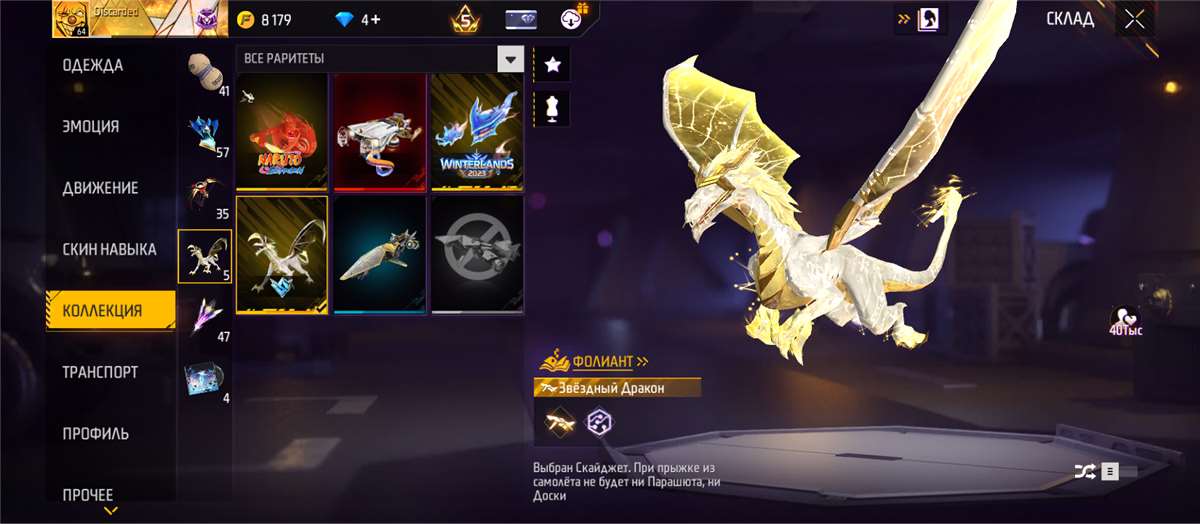Image resolution: width=1200 pixels, height=524 pixels.
Task: Toggle the star favorites filter
Action: 552,66
